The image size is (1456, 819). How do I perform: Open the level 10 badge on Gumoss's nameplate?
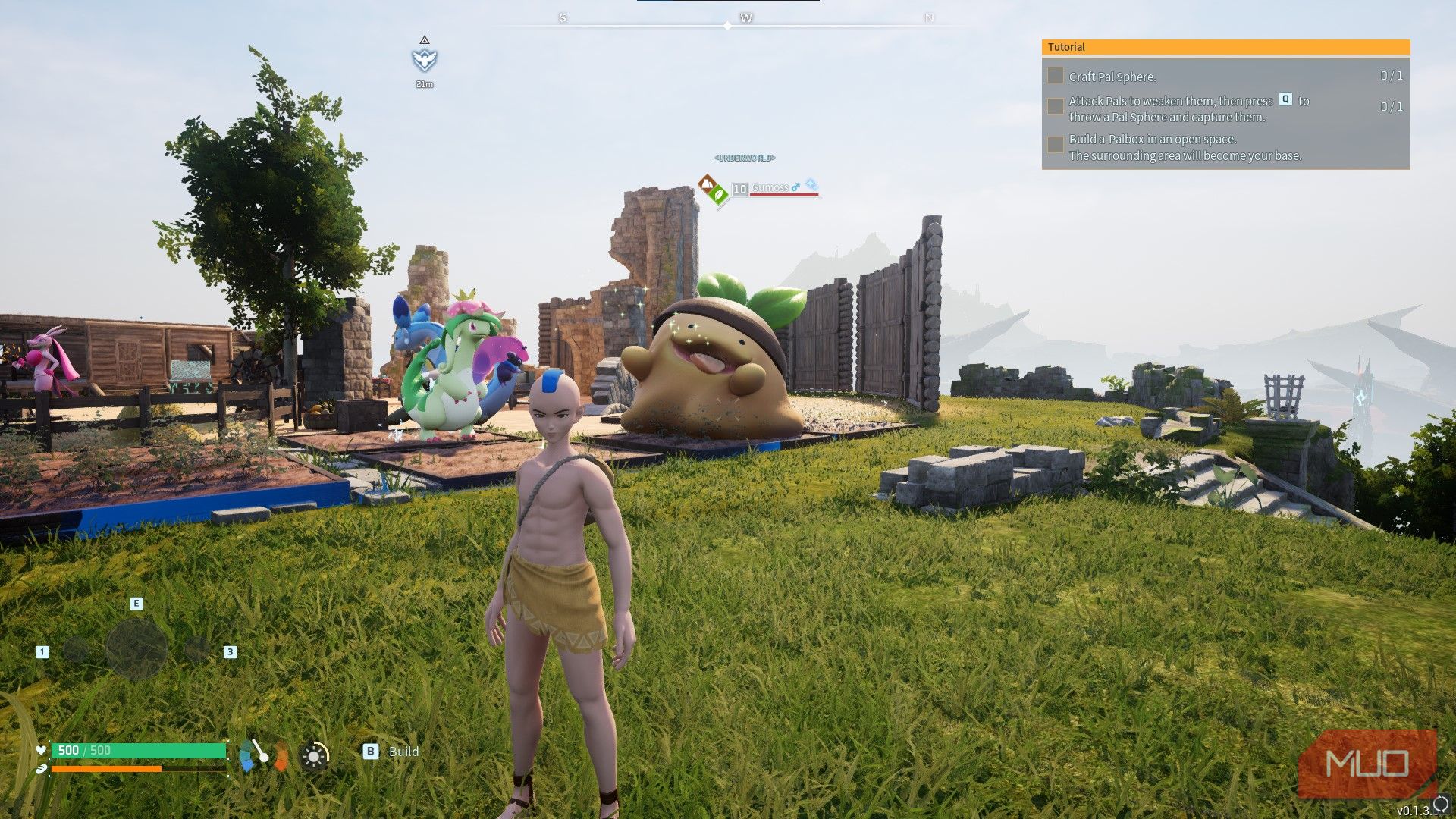point(739,188)
